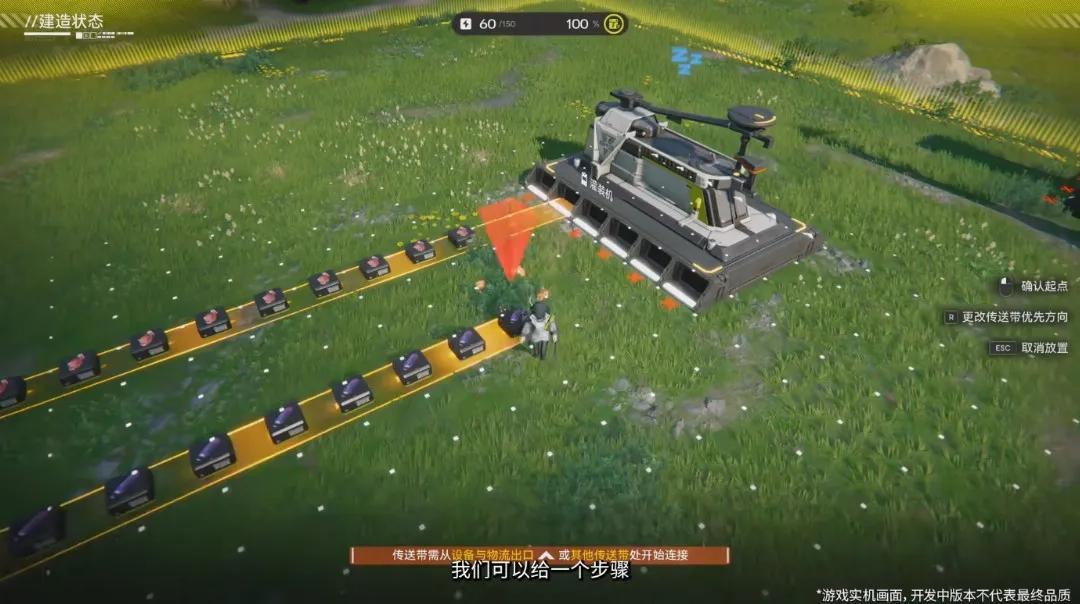
Task: Expand the chevron on the conveyor hint bar
Action: click(x=545, y=555)
